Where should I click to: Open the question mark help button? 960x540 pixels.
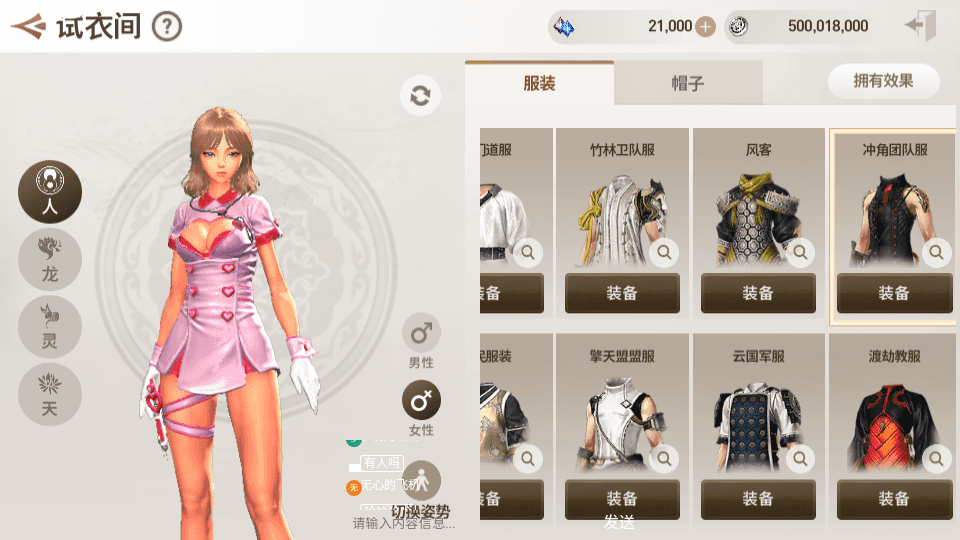coord(167,26)
